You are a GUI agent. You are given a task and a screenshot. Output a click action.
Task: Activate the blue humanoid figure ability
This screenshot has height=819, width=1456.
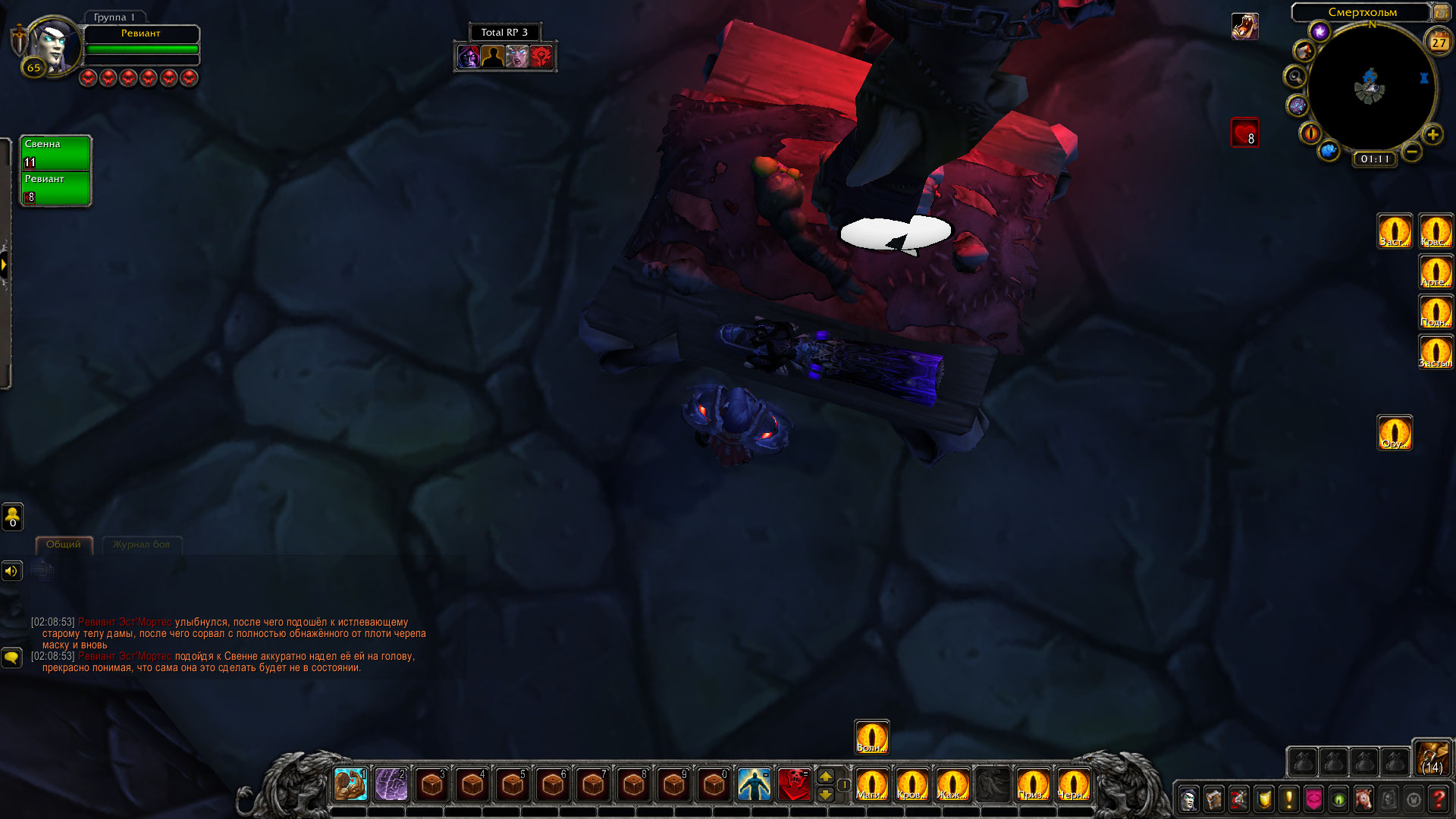coord(754,784)
